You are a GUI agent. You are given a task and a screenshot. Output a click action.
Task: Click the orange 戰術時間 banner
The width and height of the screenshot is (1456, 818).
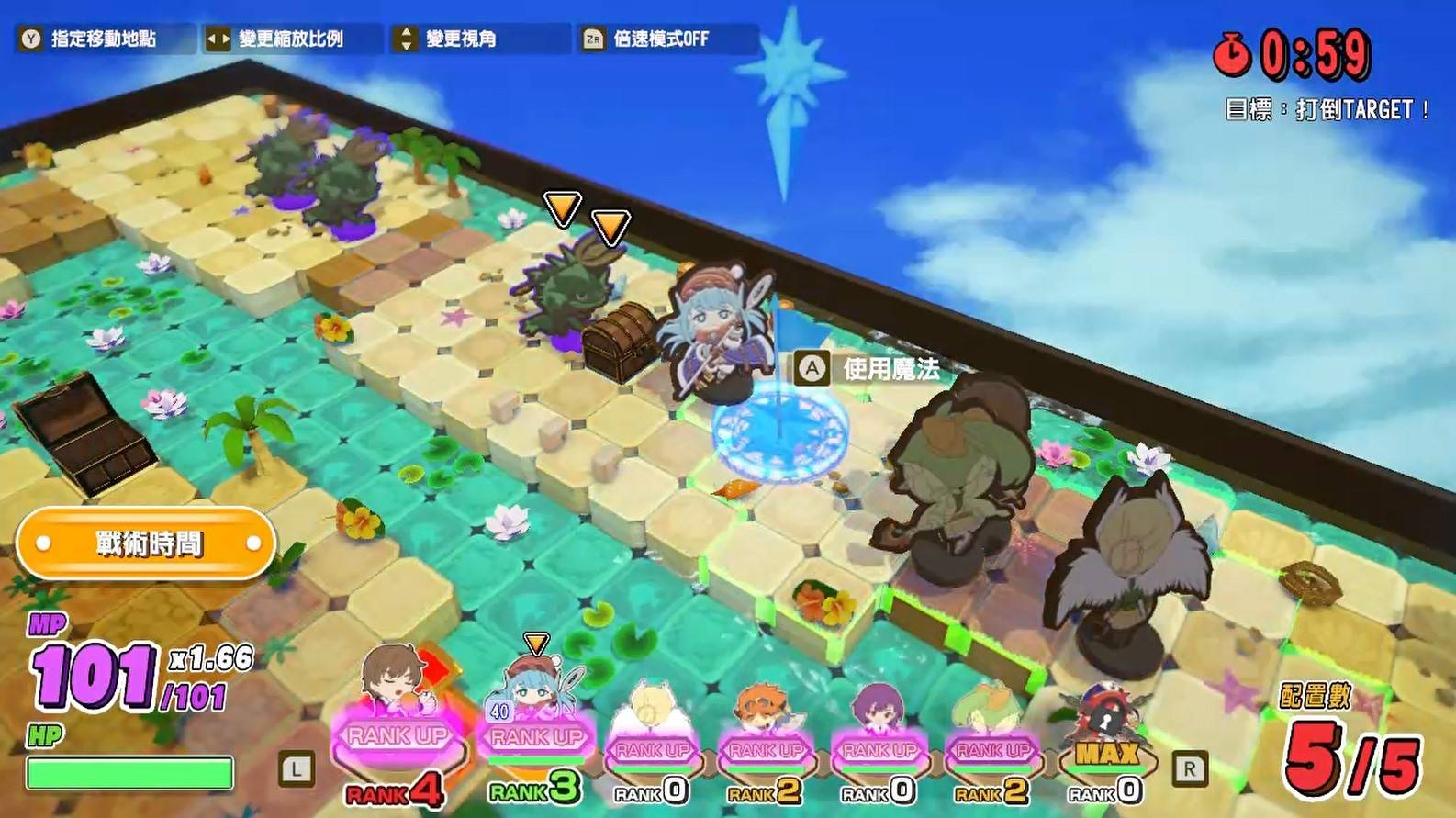[x=147, y=543]
